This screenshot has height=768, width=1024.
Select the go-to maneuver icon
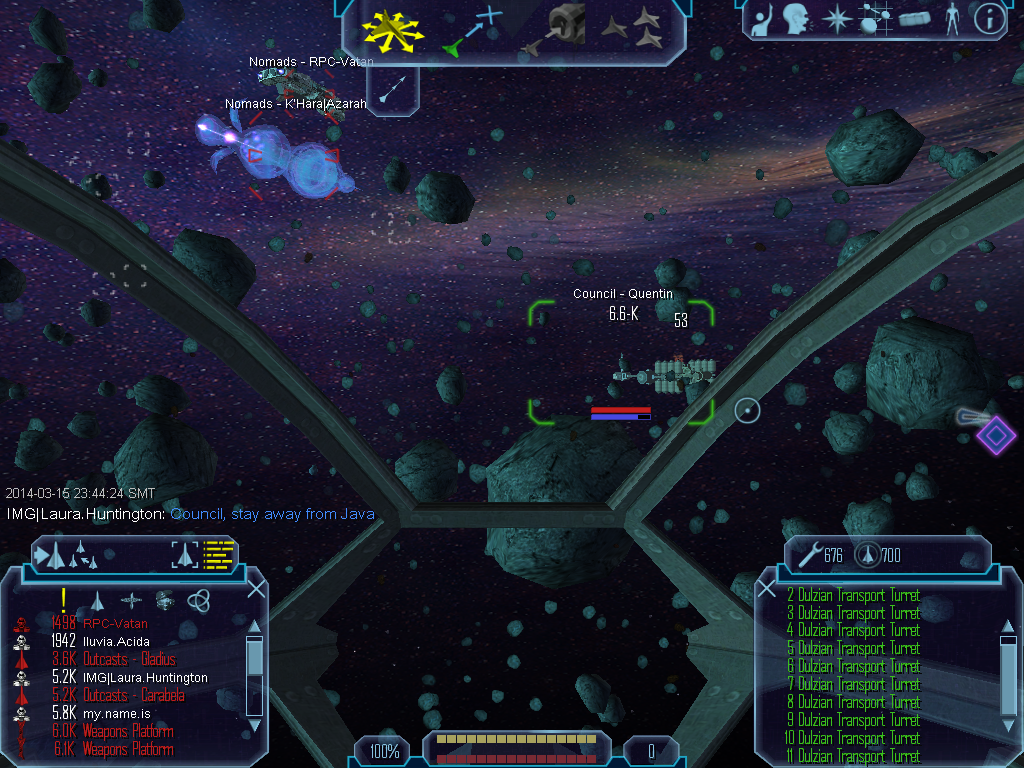[x=472, y=29]
